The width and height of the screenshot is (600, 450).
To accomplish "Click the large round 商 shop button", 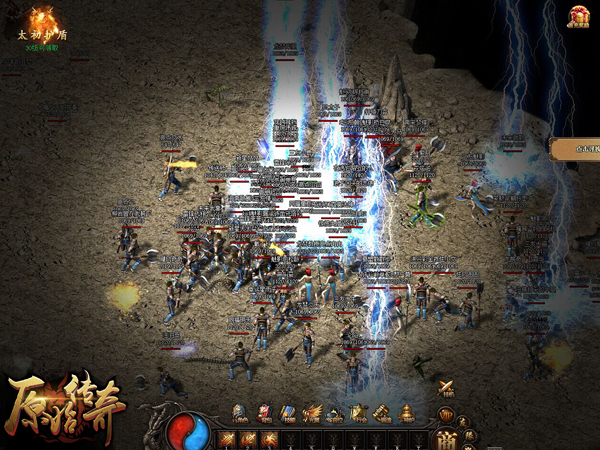I will pos(444,438).
